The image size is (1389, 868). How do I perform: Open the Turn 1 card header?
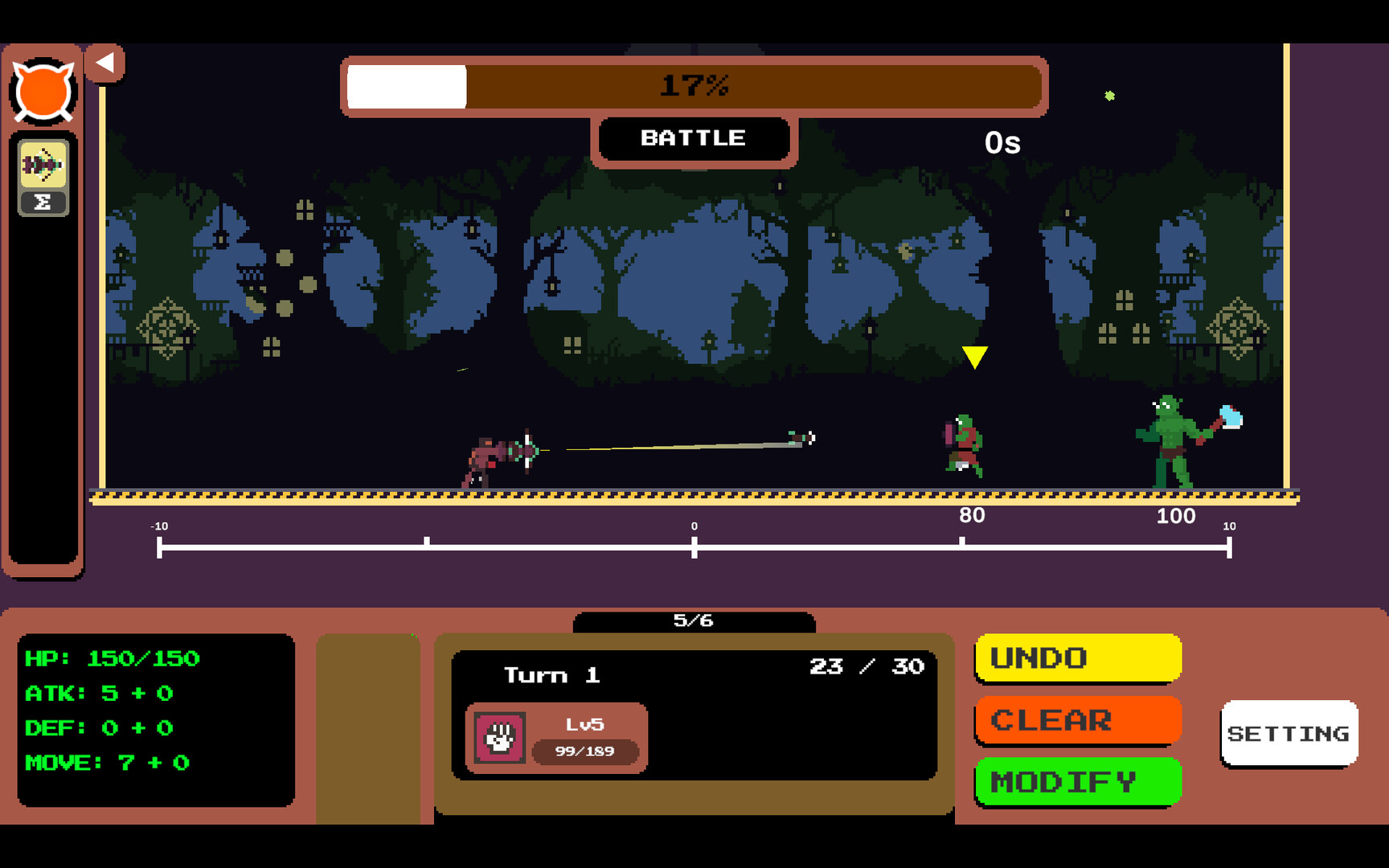[x=553, y=675]
